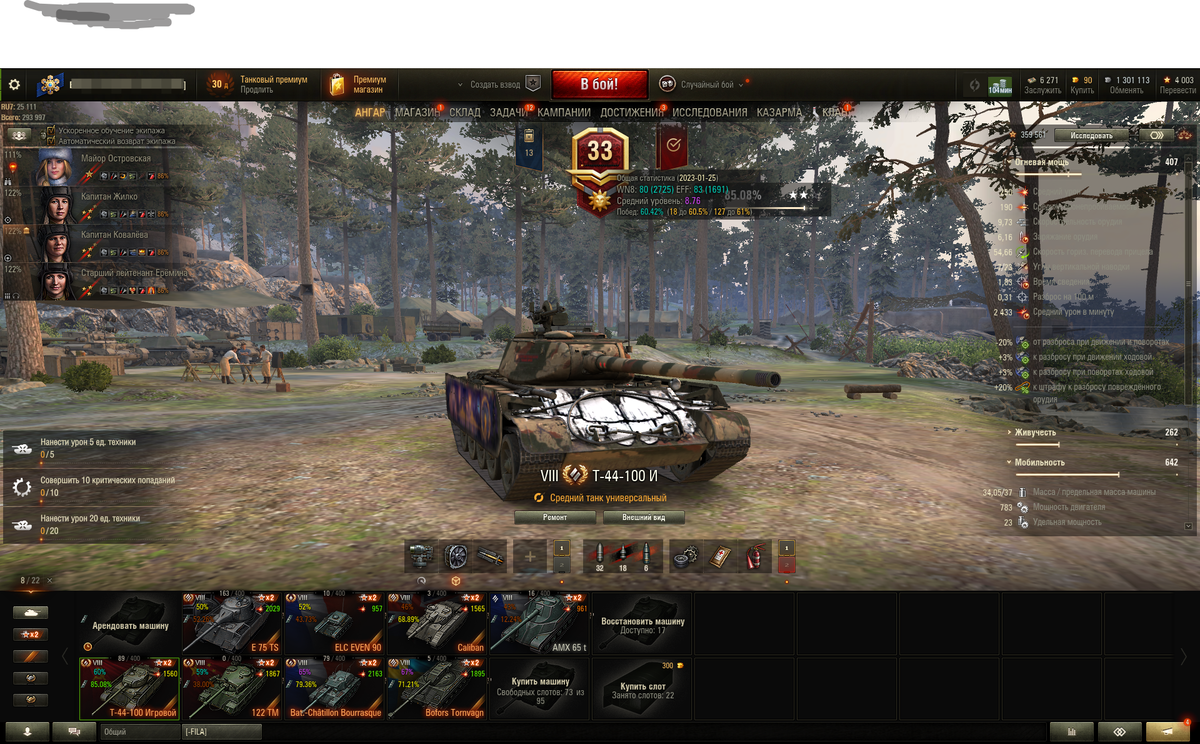Select the E 75 TS tank
1200x744 pixels.
tap(232, 622)
